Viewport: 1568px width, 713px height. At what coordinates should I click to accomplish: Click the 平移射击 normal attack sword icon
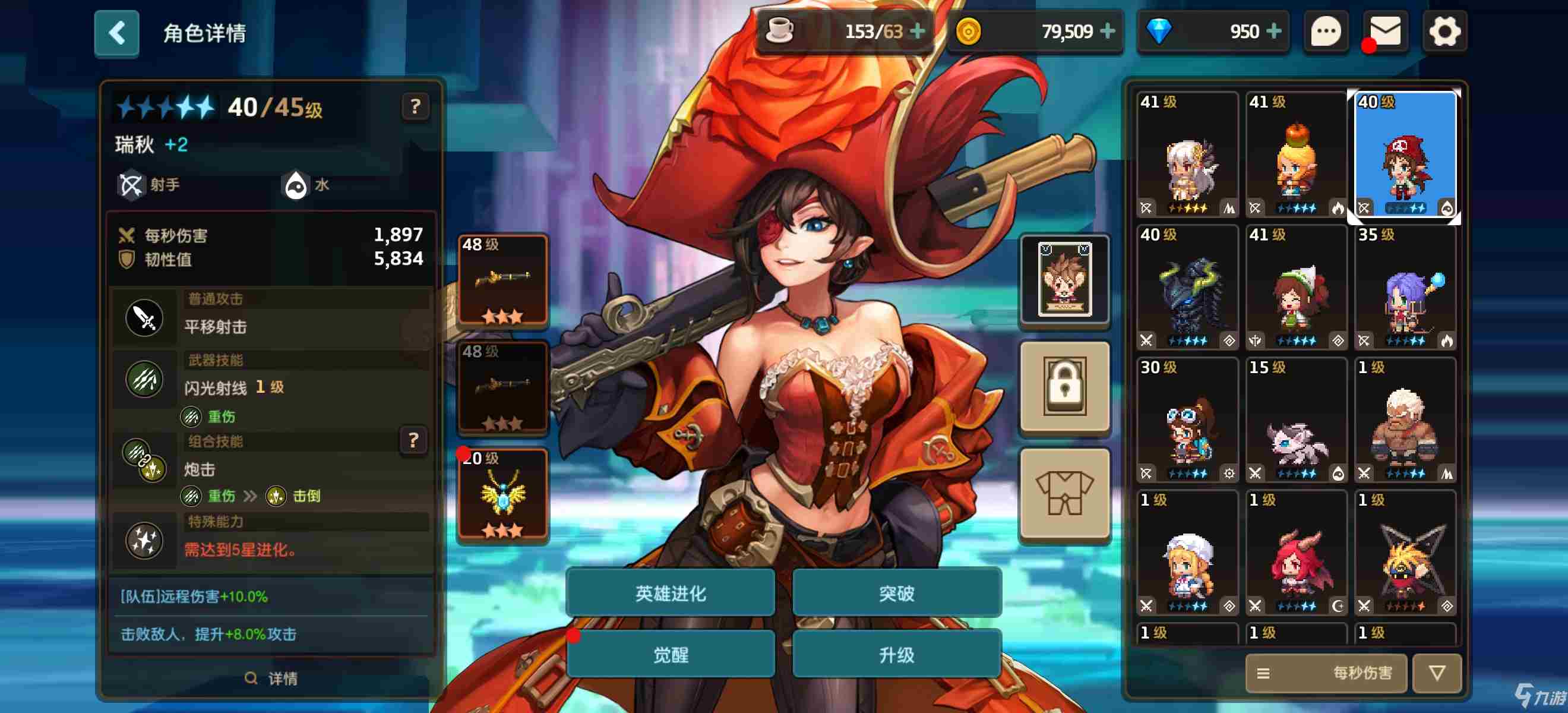[145, 317]
